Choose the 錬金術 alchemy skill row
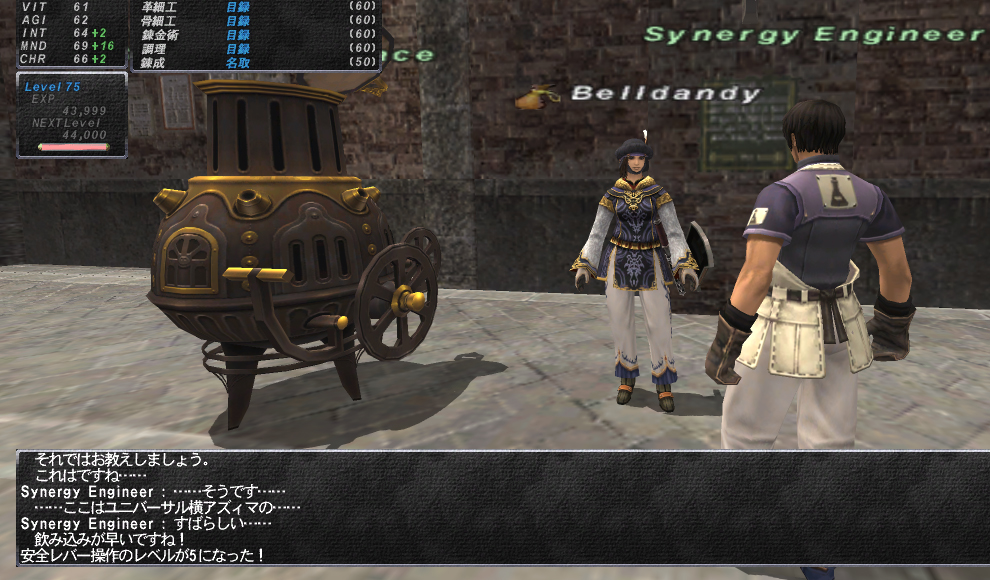 point(255,34)
